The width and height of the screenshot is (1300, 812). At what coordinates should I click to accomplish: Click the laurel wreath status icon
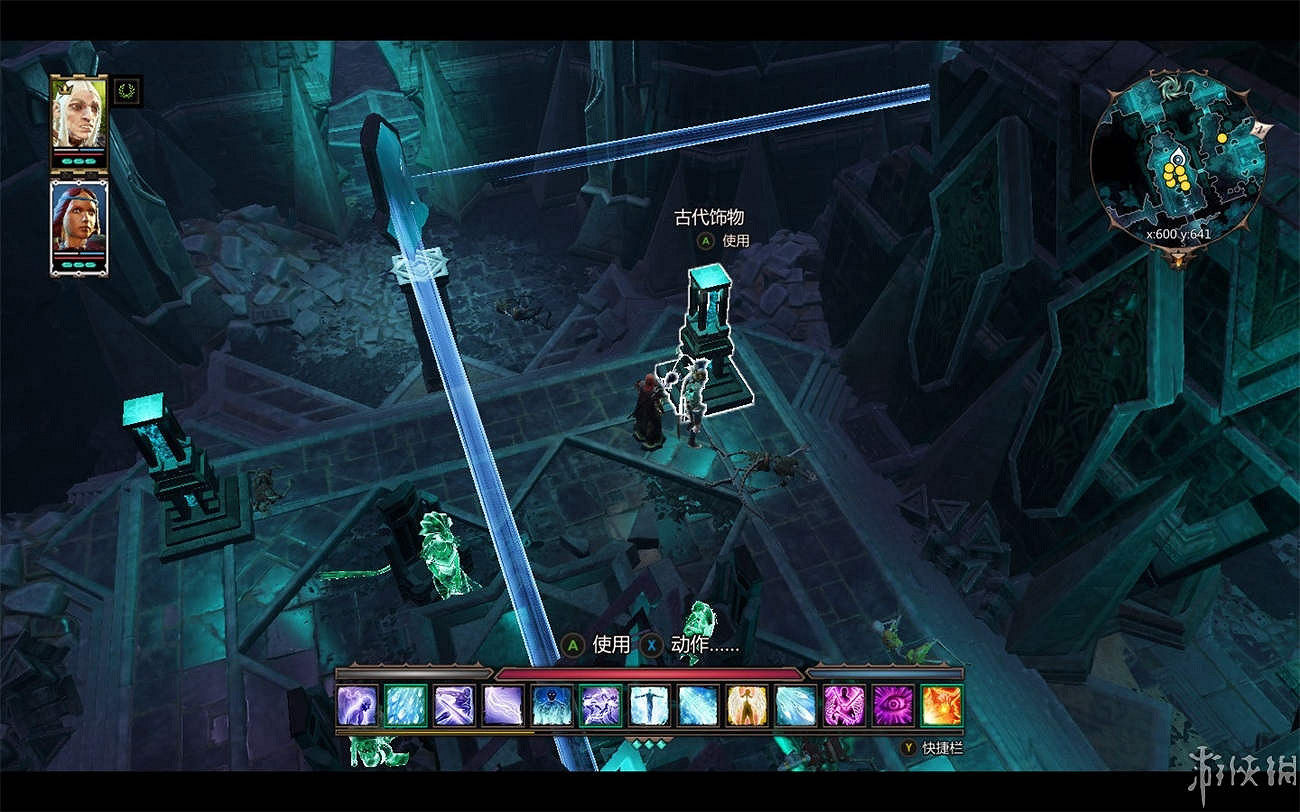coord(127,92)
